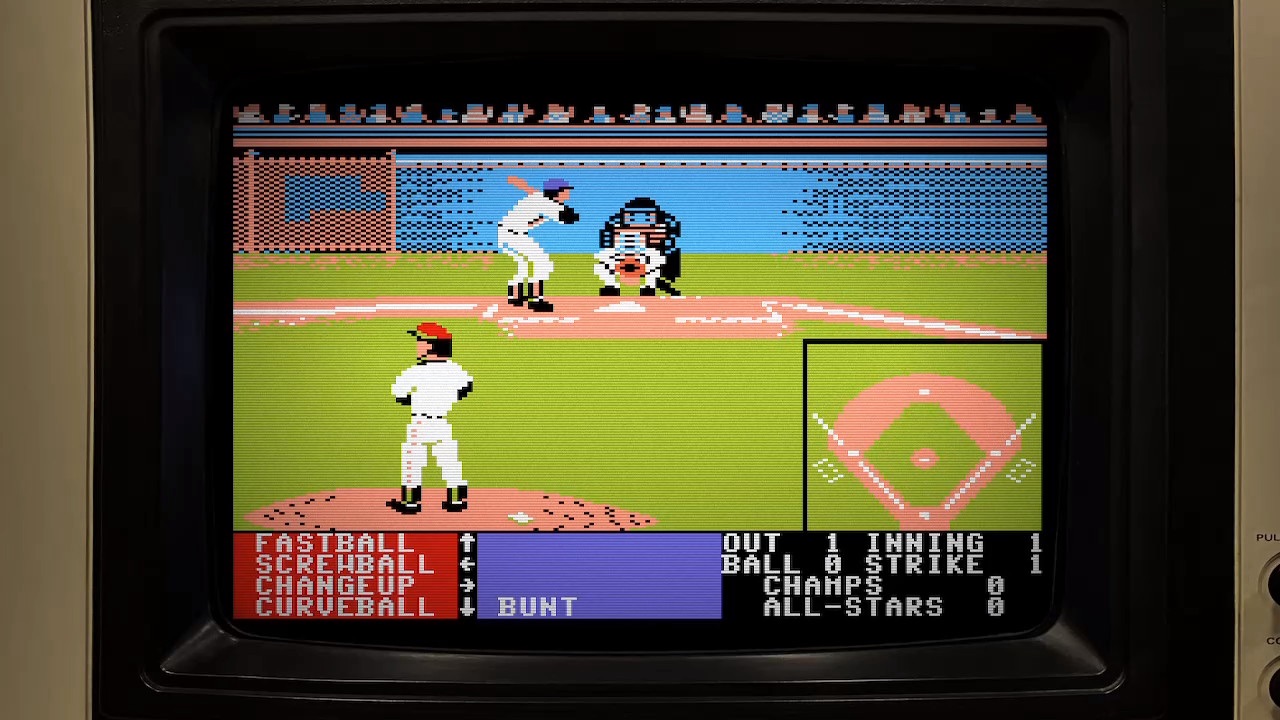
Task: Click the right arrow beside CHANGEUP
Action: pyautogui.click(x=467, y=586)
